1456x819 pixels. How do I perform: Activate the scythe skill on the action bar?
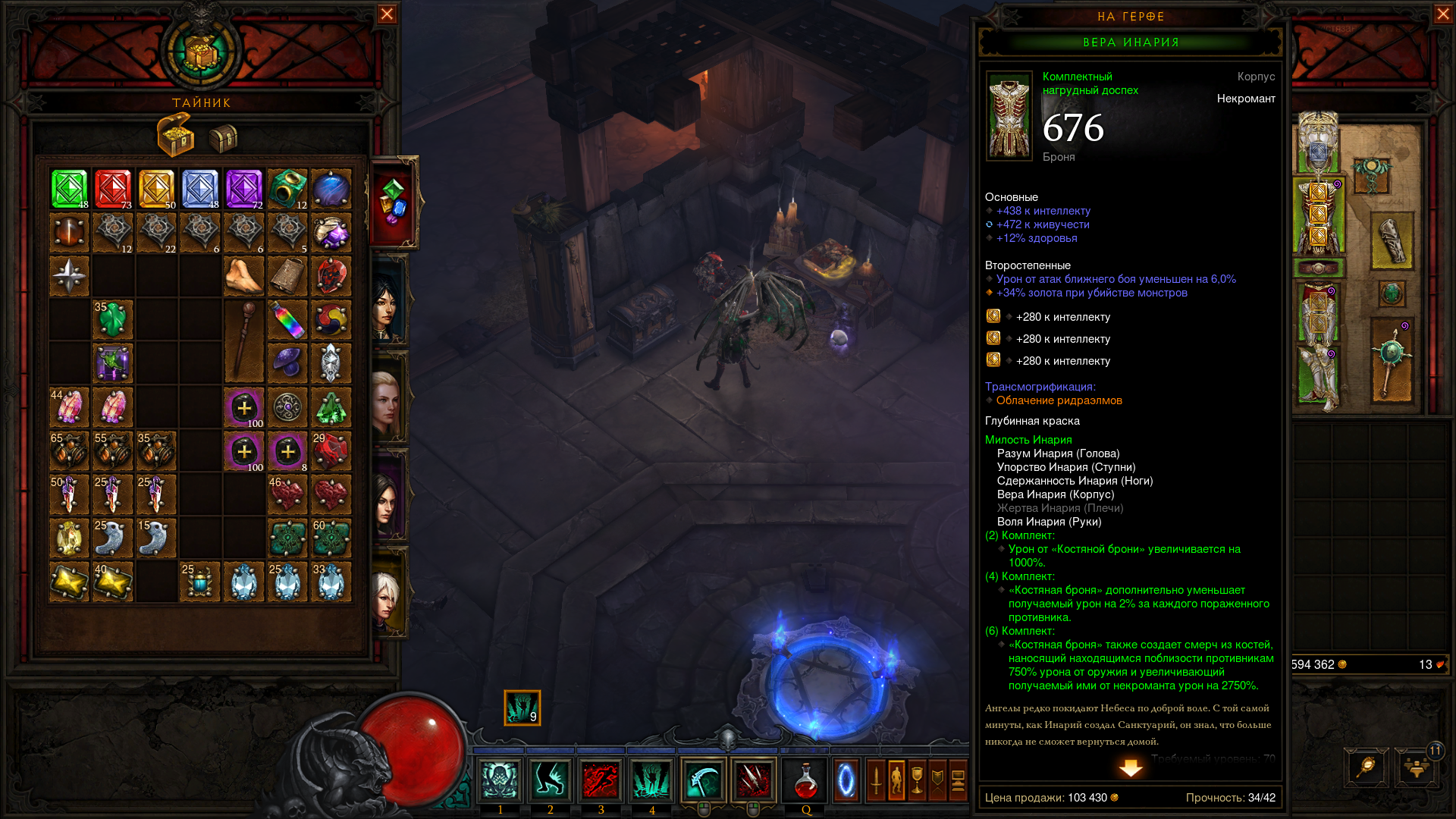click(703, 780)
